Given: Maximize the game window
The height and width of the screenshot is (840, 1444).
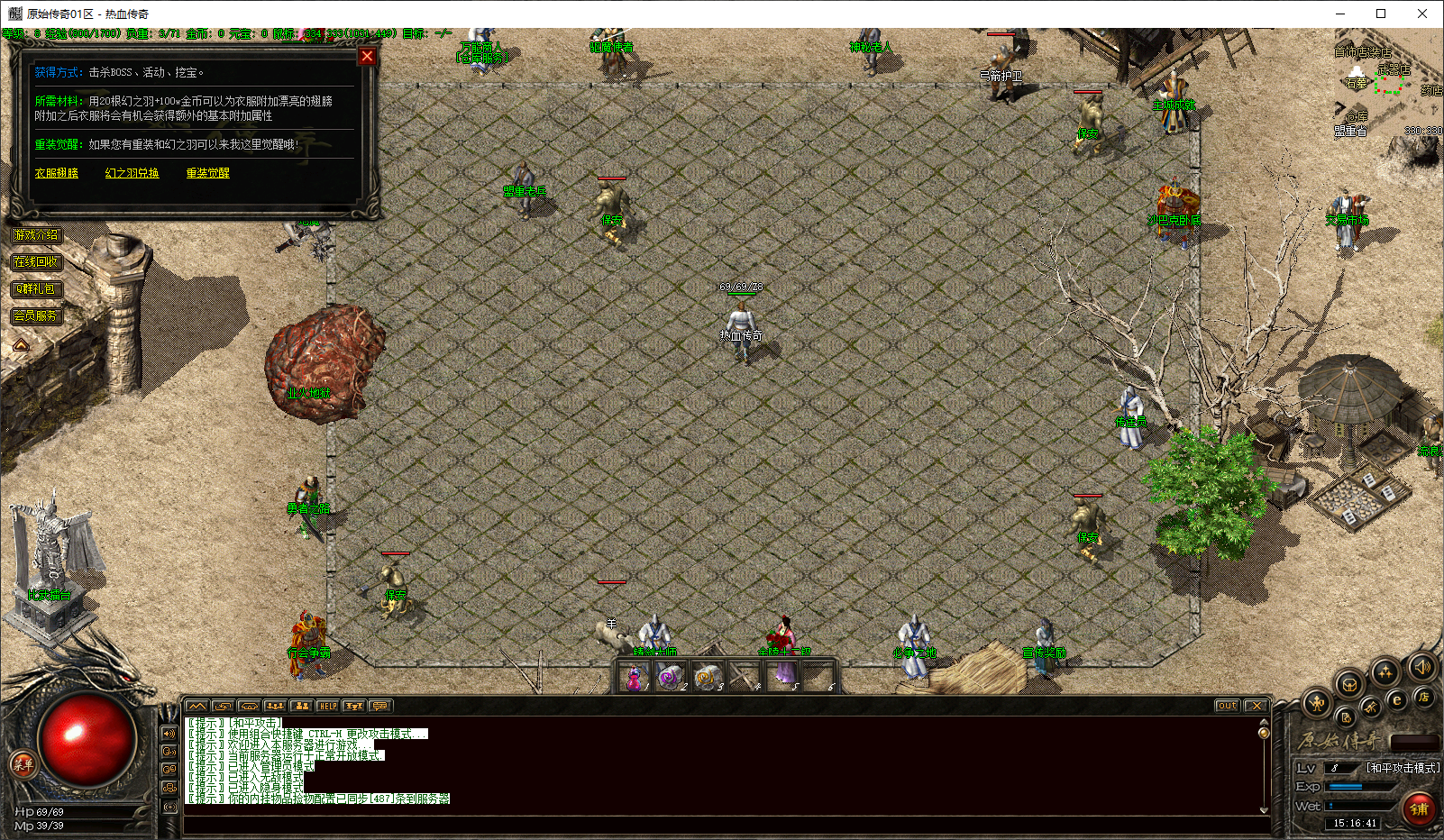Looking at the screenshot, I should (x=1381, y=14).
